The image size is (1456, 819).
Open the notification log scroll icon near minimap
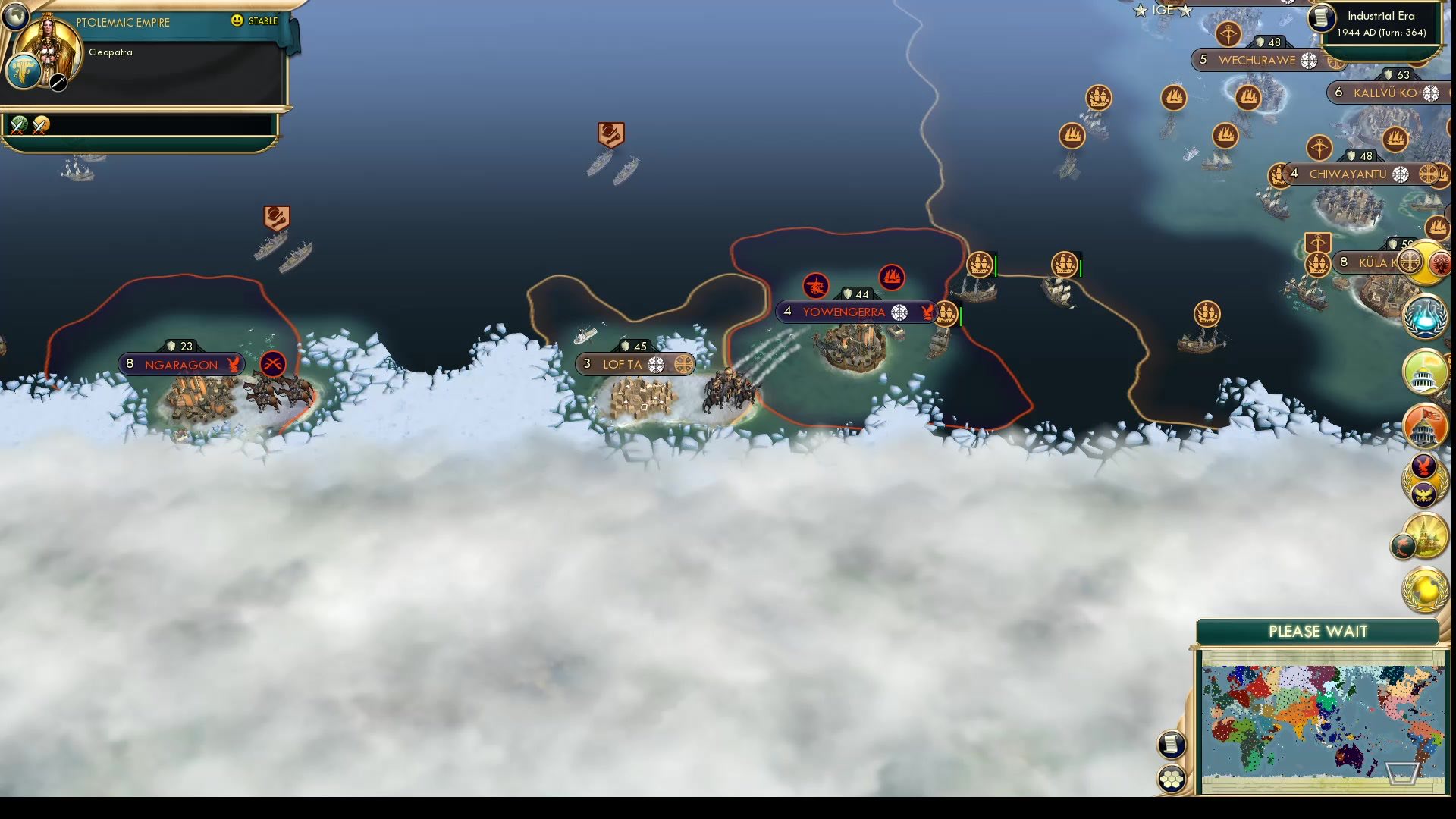point(1172,745)
